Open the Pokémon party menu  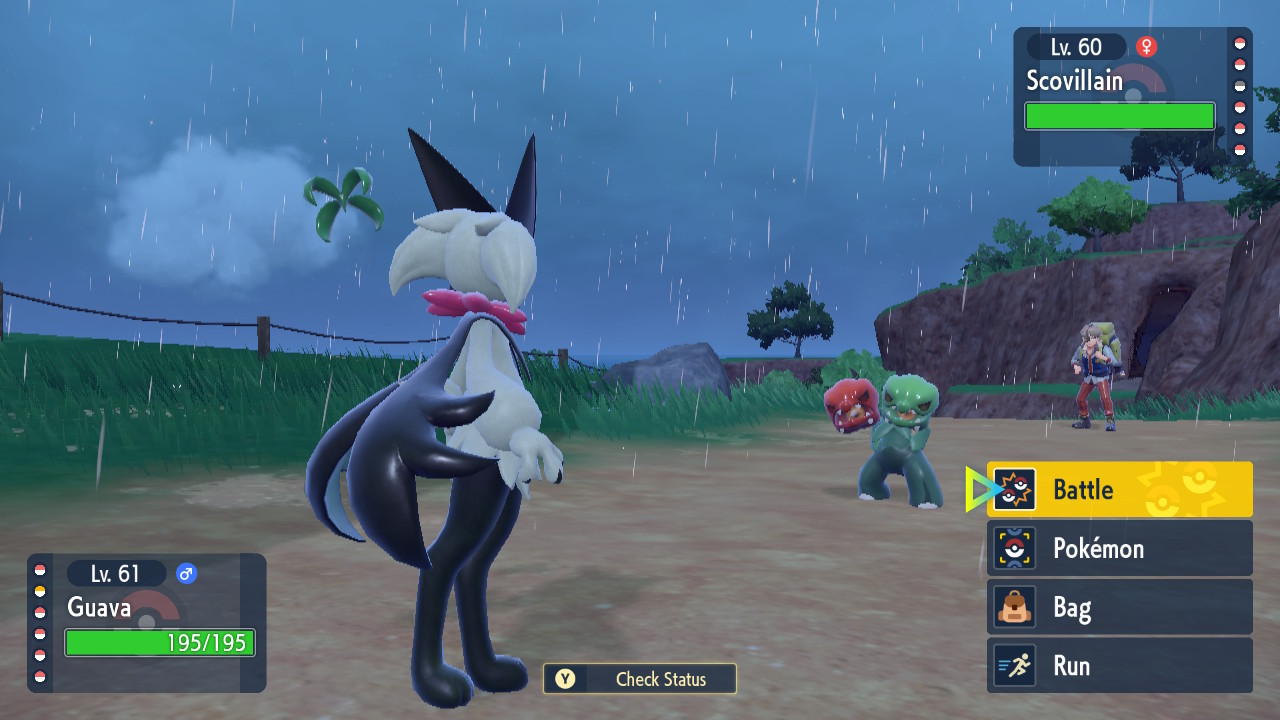tap(1119, 548)
